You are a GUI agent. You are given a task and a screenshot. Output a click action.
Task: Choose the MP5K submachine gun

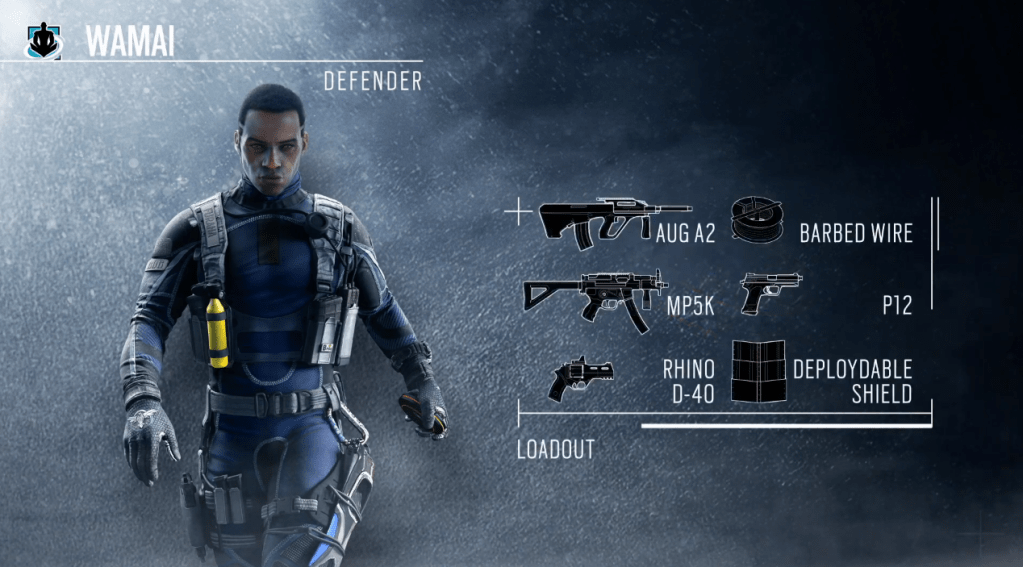click(x=594, y=293)
